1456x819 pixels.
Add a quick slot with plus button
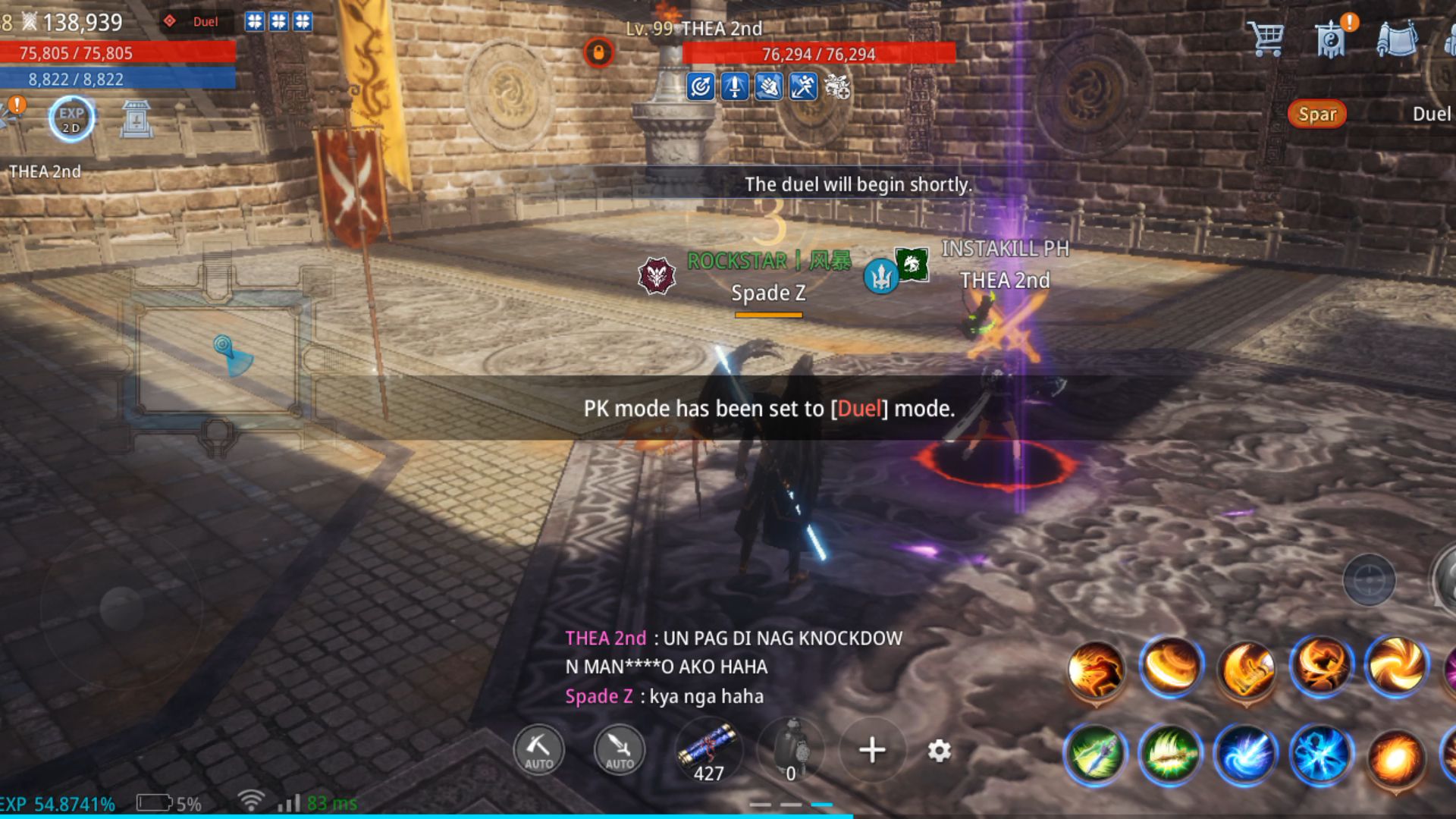[872, 750]
